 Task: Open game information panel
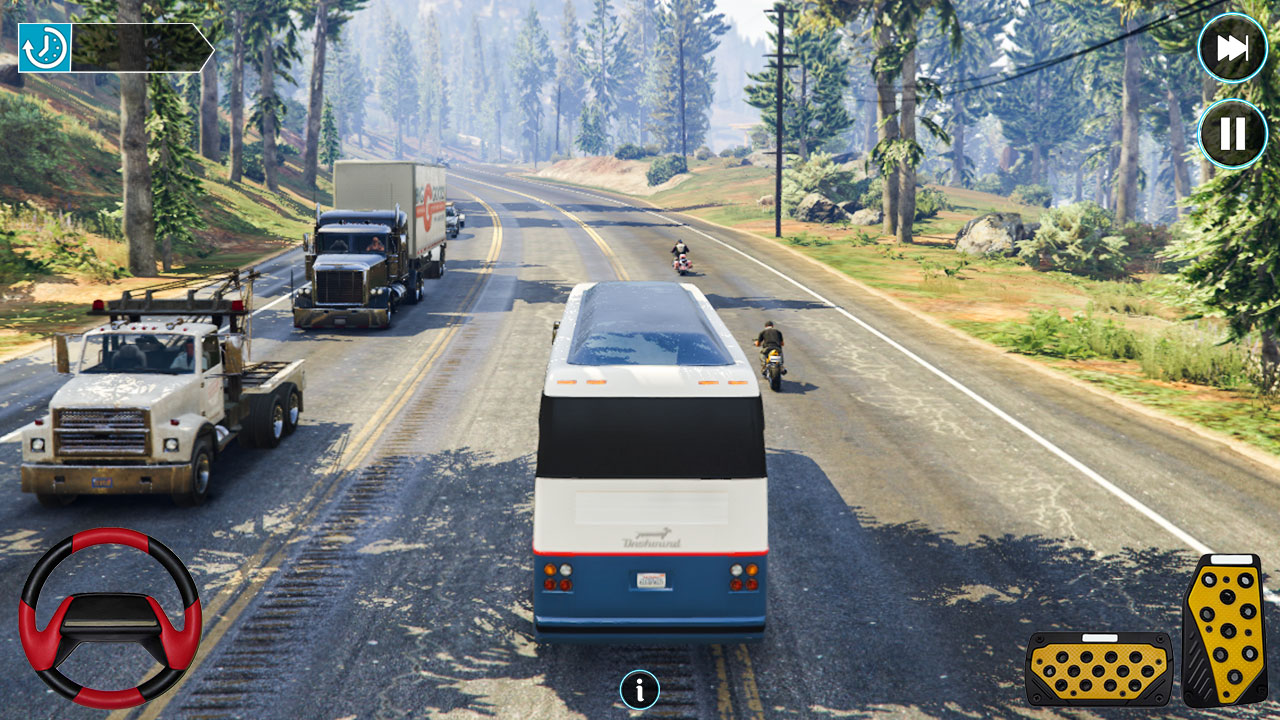pos(638,689)
